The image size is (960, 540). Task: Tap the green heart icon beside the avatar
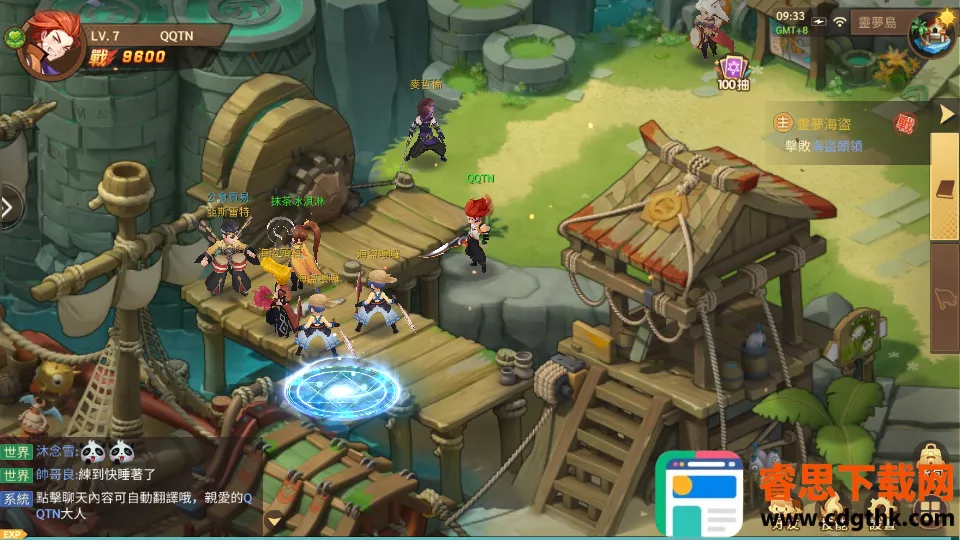click(x=16, y=40)
